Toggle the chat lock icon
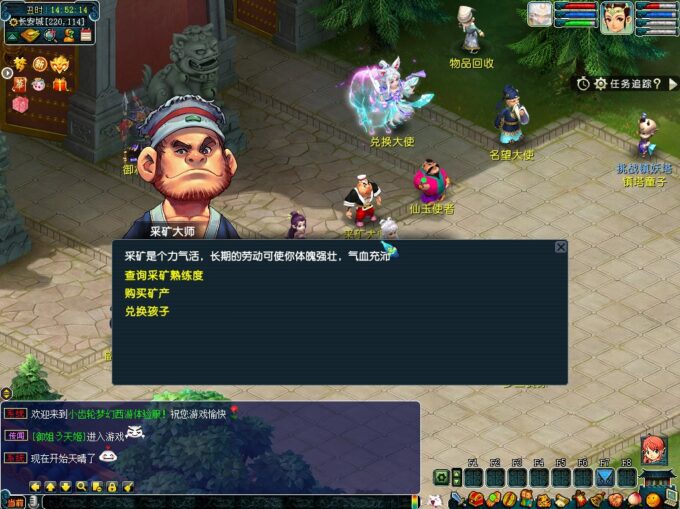Viewport: 680px width, 509px height. (112, 486)
